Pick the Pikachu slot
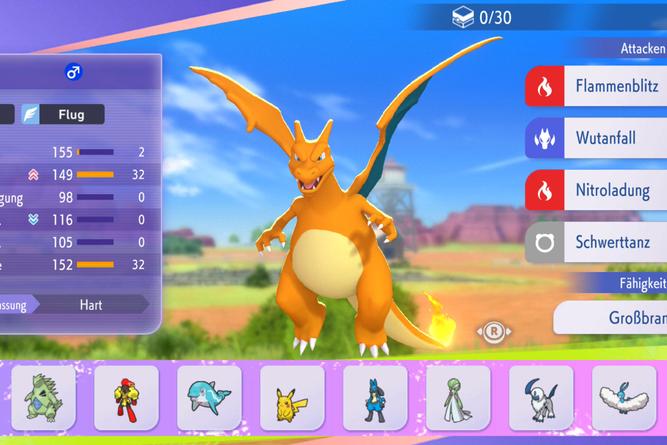The height and width of the screenshot is (445, 667). [292, 398]
